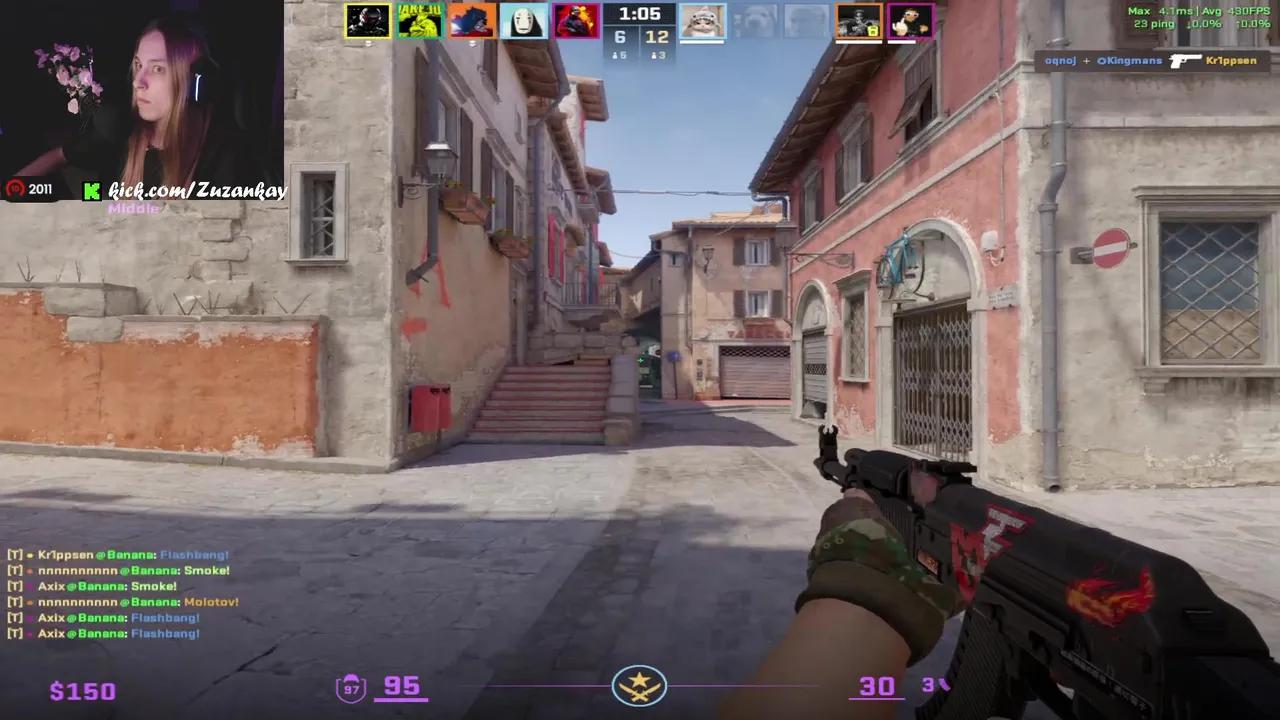Click the shield armor icon beside health
Viewport: 1280px width, 720px height.
[350, 686]
